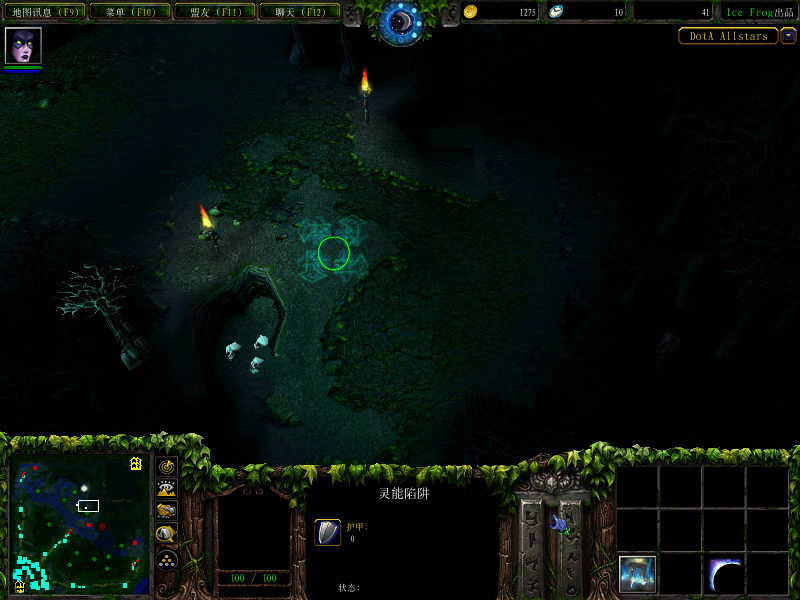Click the minimap signal ping button
Image resolution: width=800 pixels, height=600 pixels.
click(167, 467)
